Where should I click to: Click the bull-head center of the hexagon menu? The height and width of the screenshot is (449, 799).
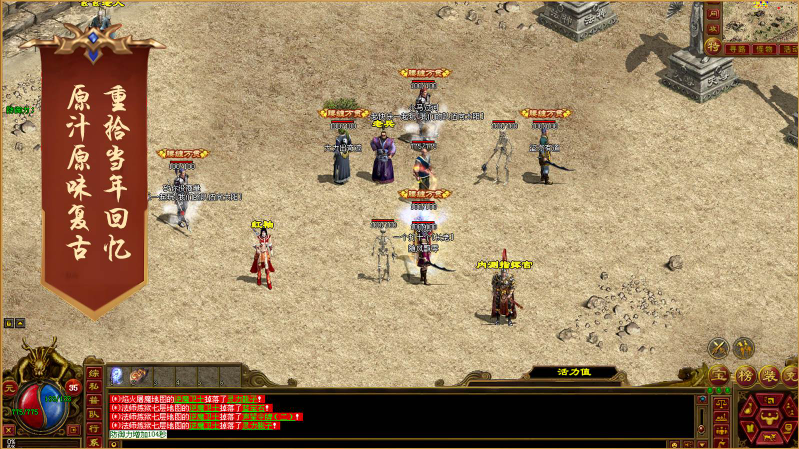pos(767,419)
